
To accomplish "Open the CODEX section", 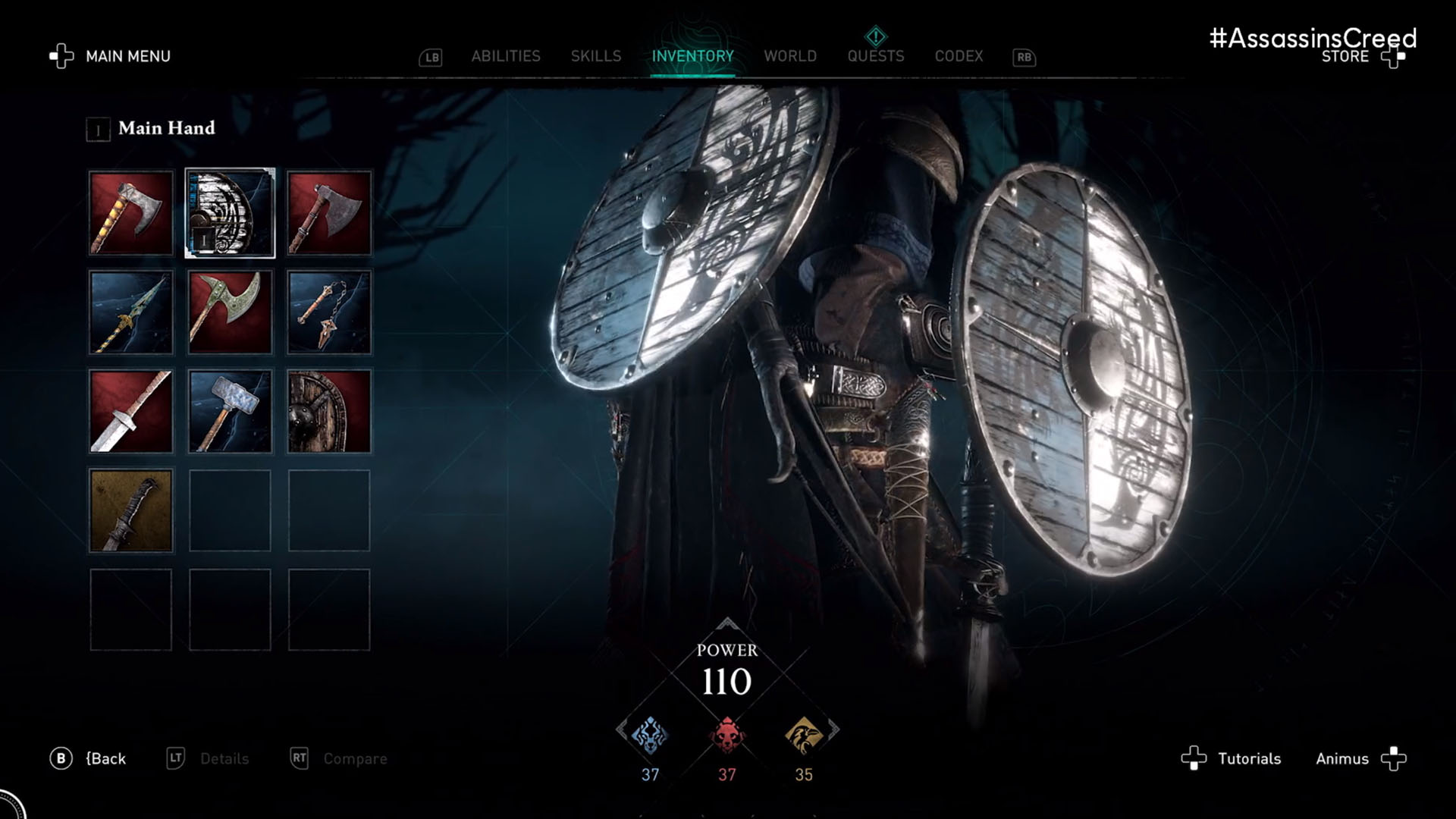I will (959, 55).
